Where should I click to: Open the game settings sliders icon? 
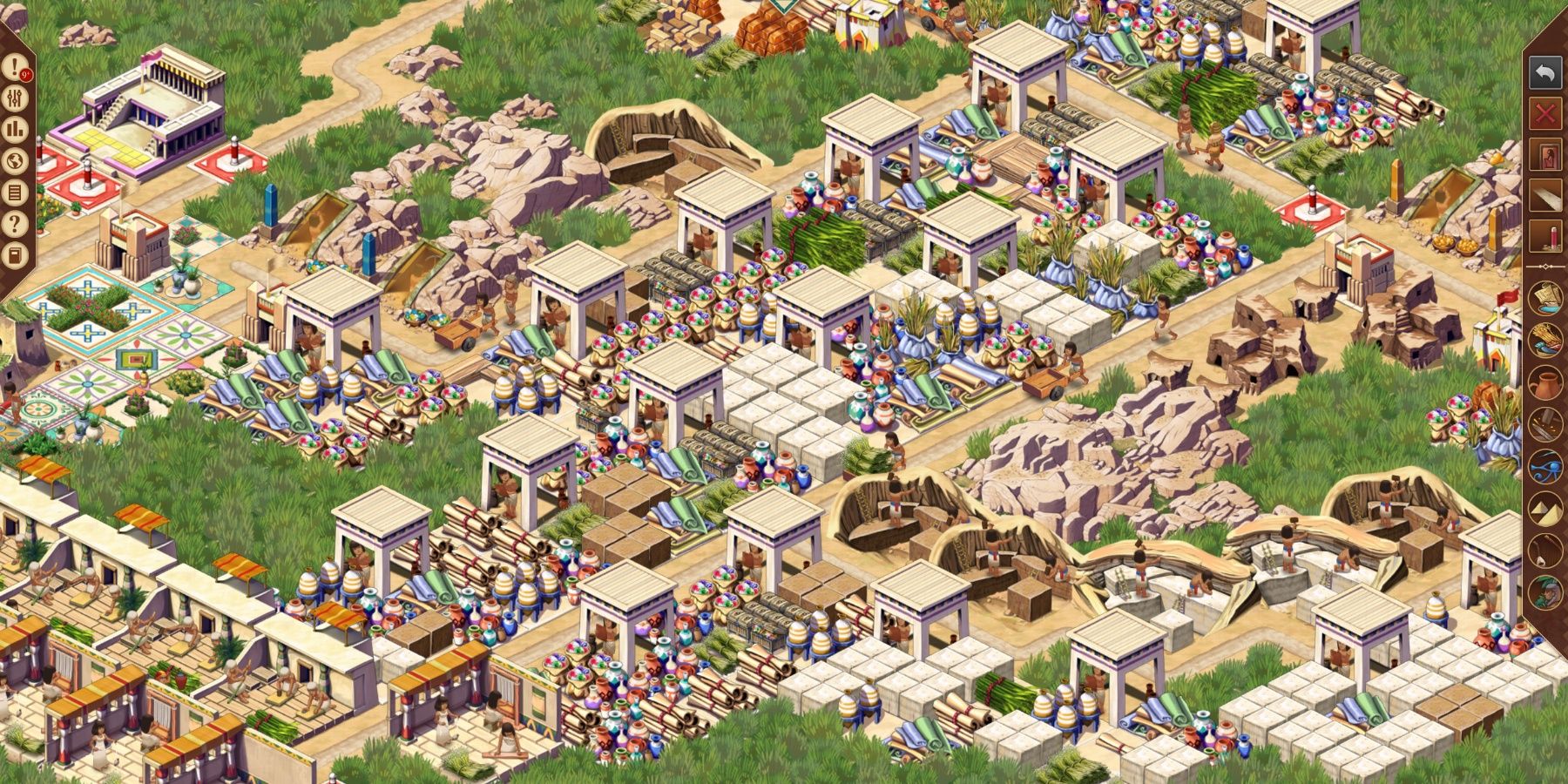coord(15,98)
